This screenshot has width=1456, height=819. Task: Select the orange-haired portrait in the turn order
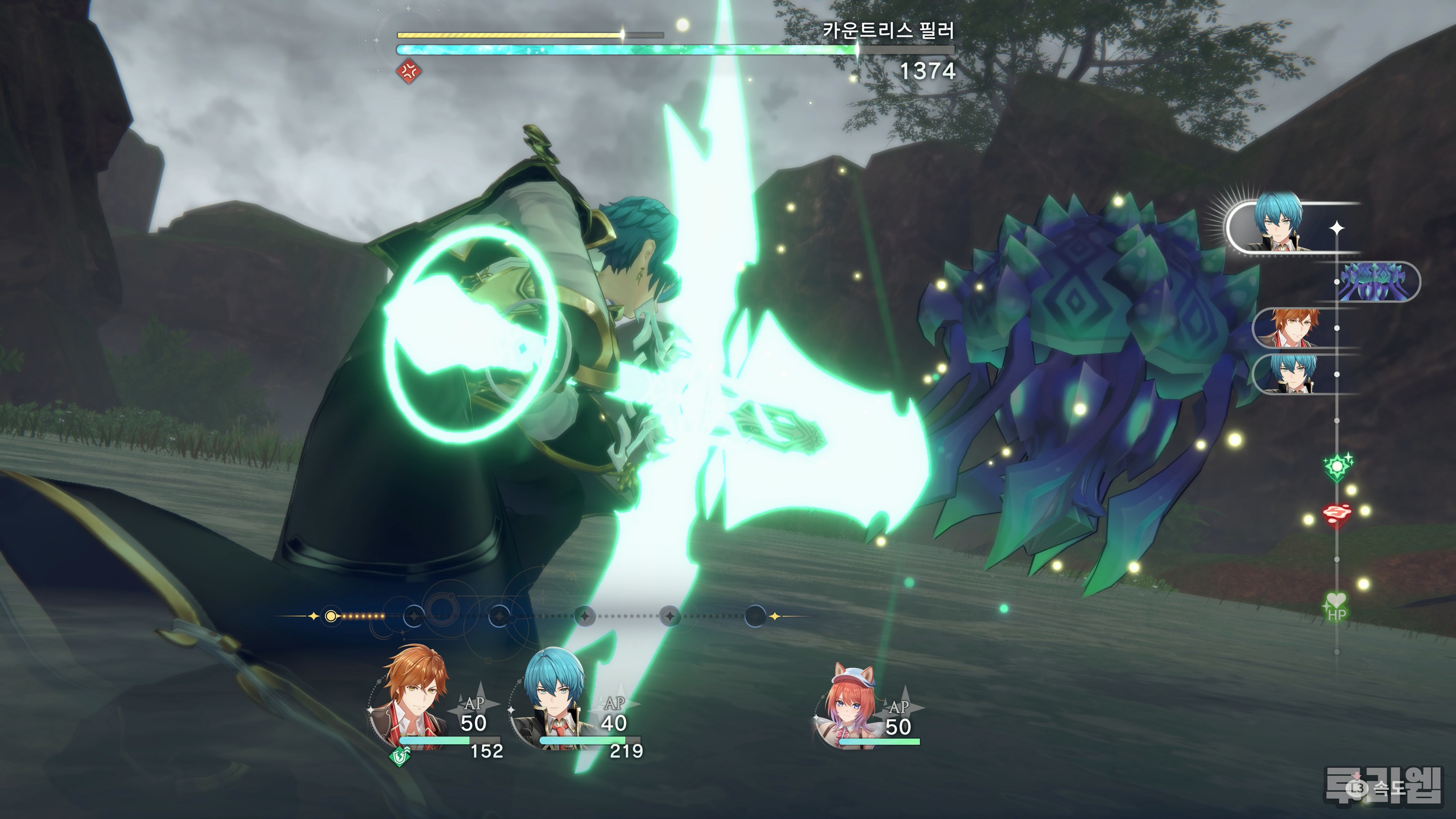[1293, 328]
